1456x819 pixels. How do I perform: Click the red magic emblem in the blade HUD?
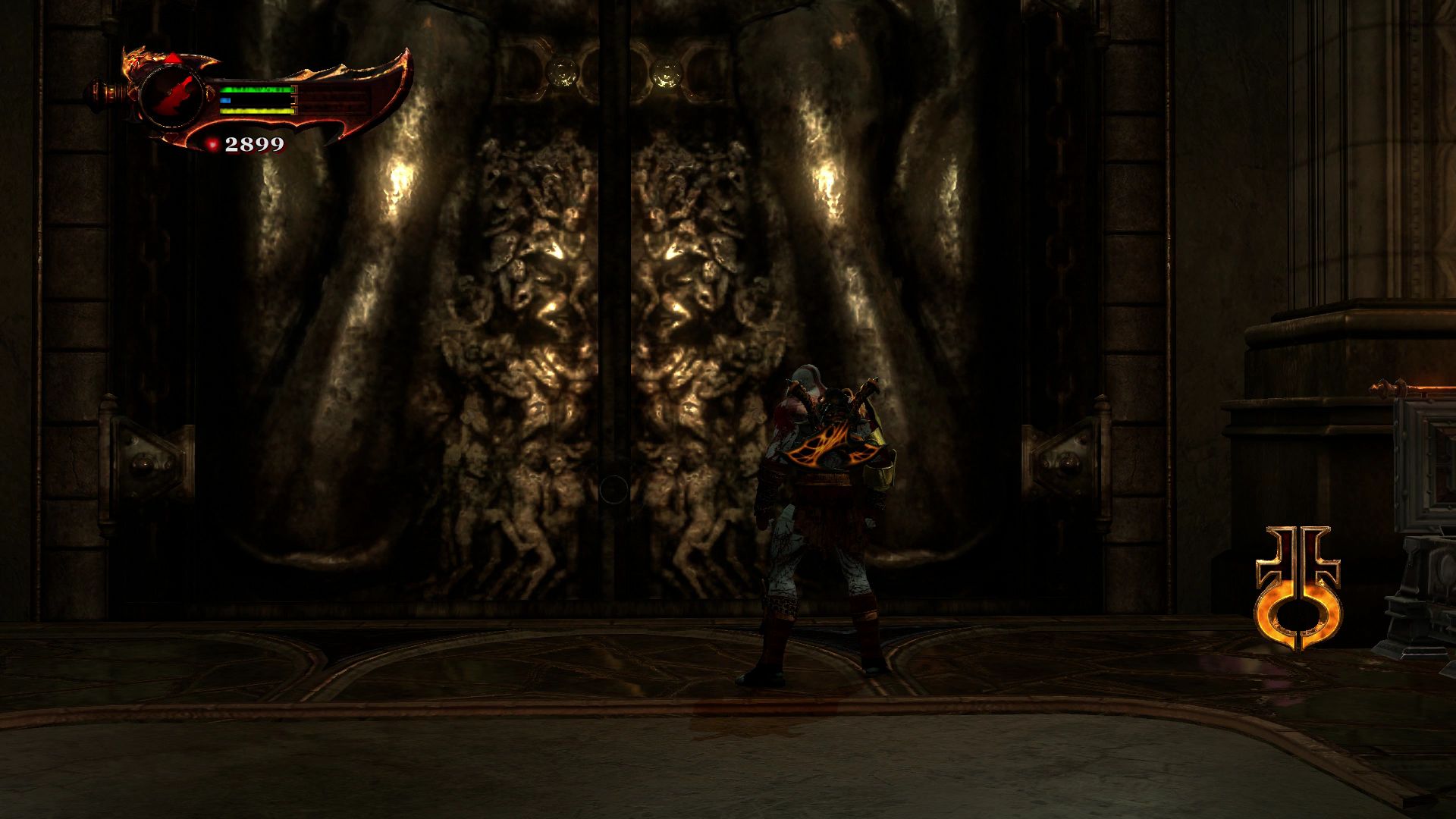[x=172, y=96]
